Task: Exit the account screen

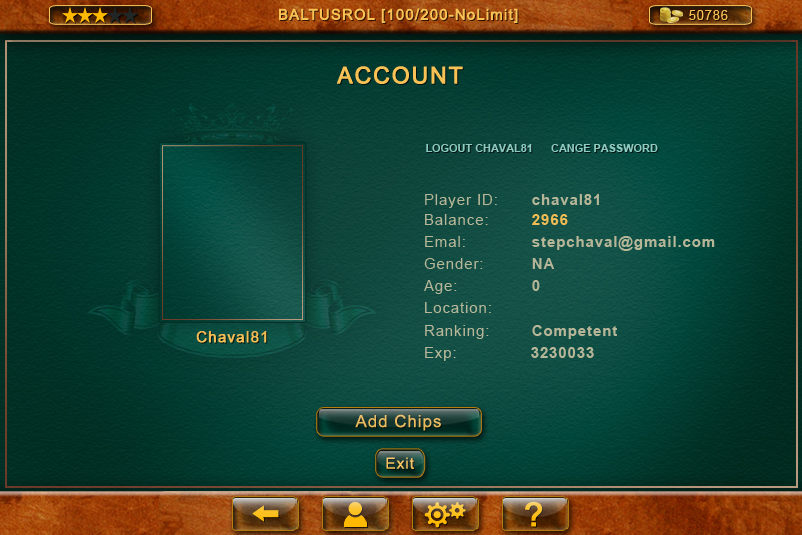Action: tap(400, 464)
